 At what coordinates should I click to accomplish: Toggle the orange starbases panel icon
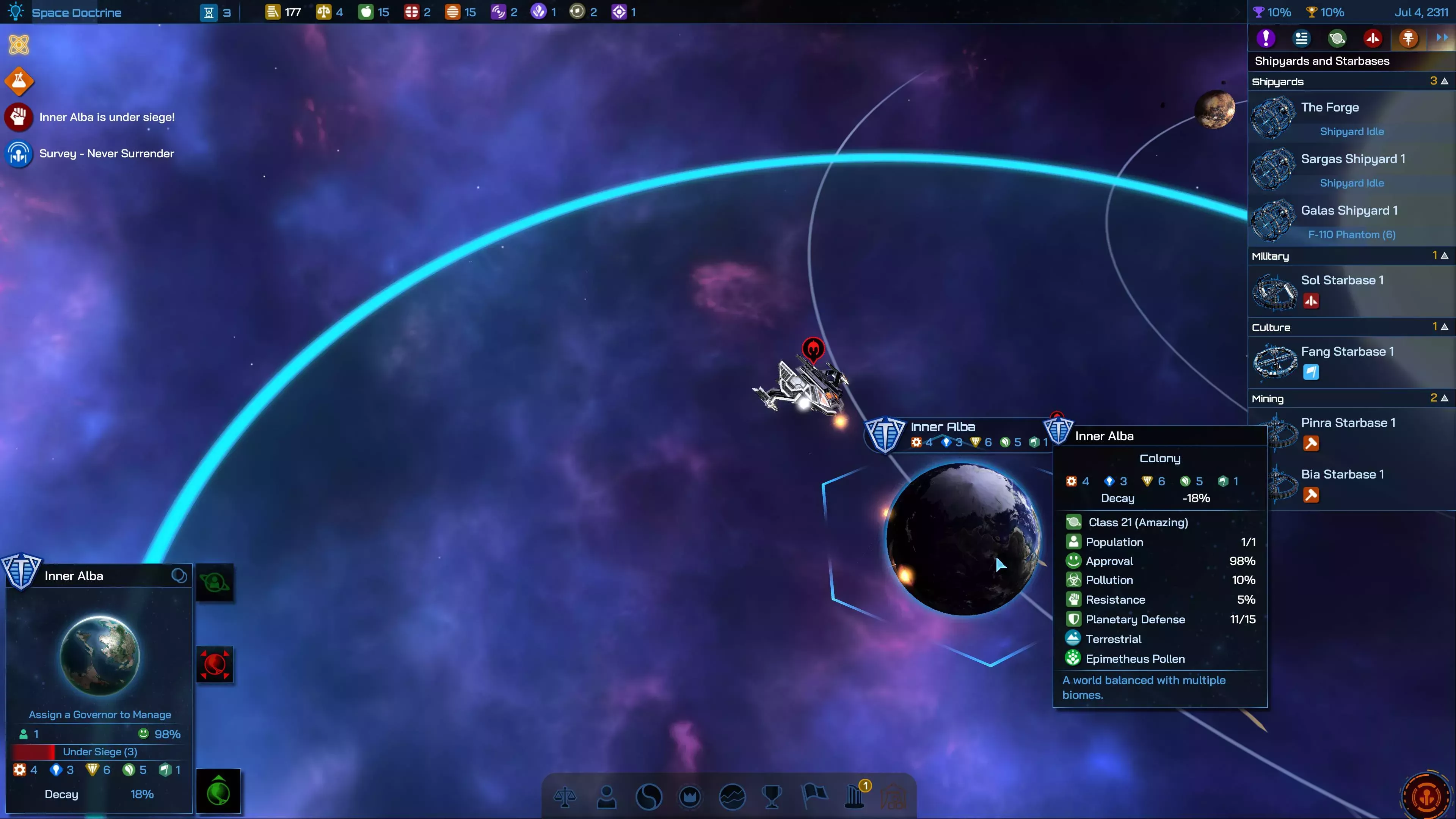(x=1407, y=38)
